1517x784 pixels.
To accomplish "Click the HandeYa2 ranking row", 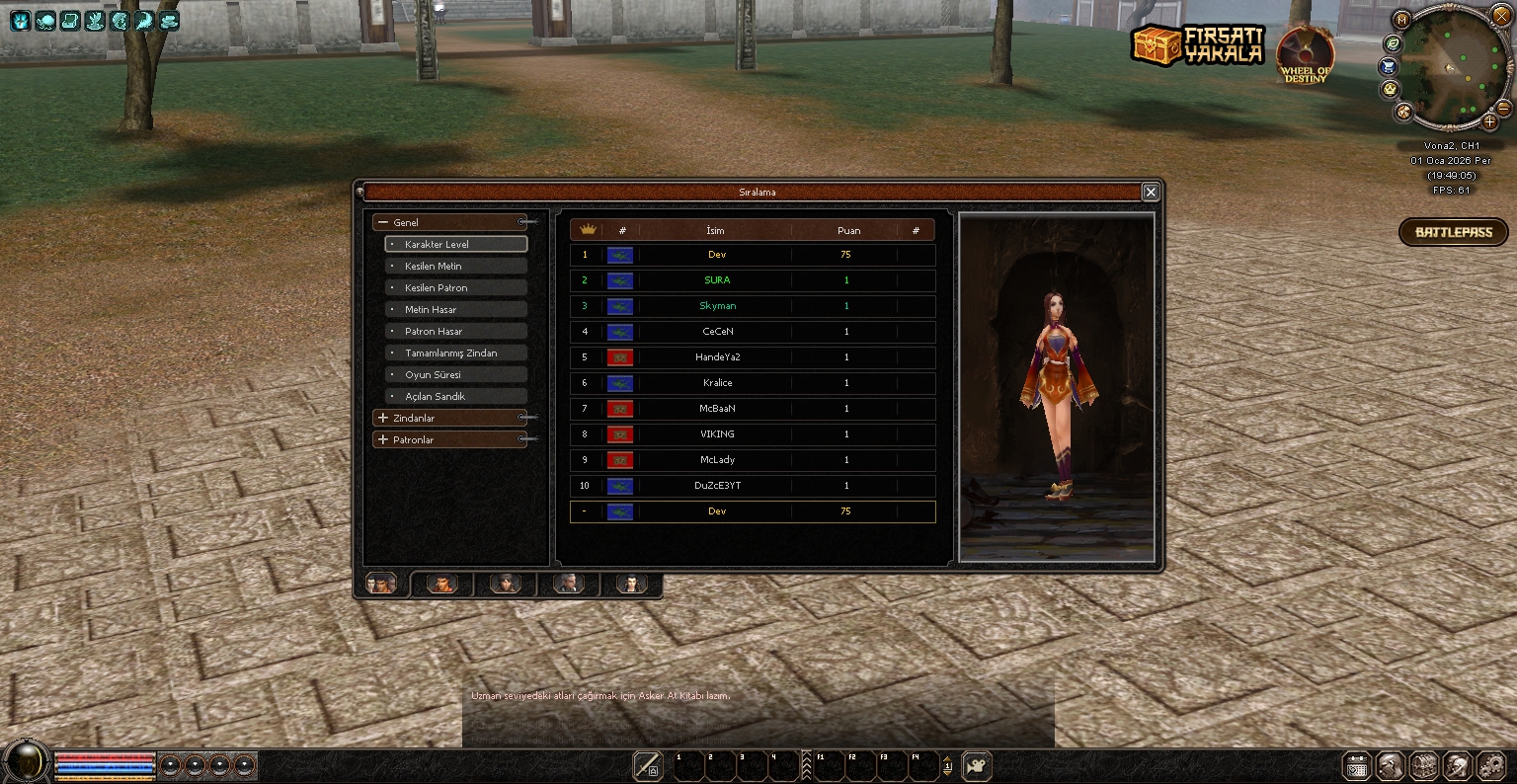I will 717,357.
